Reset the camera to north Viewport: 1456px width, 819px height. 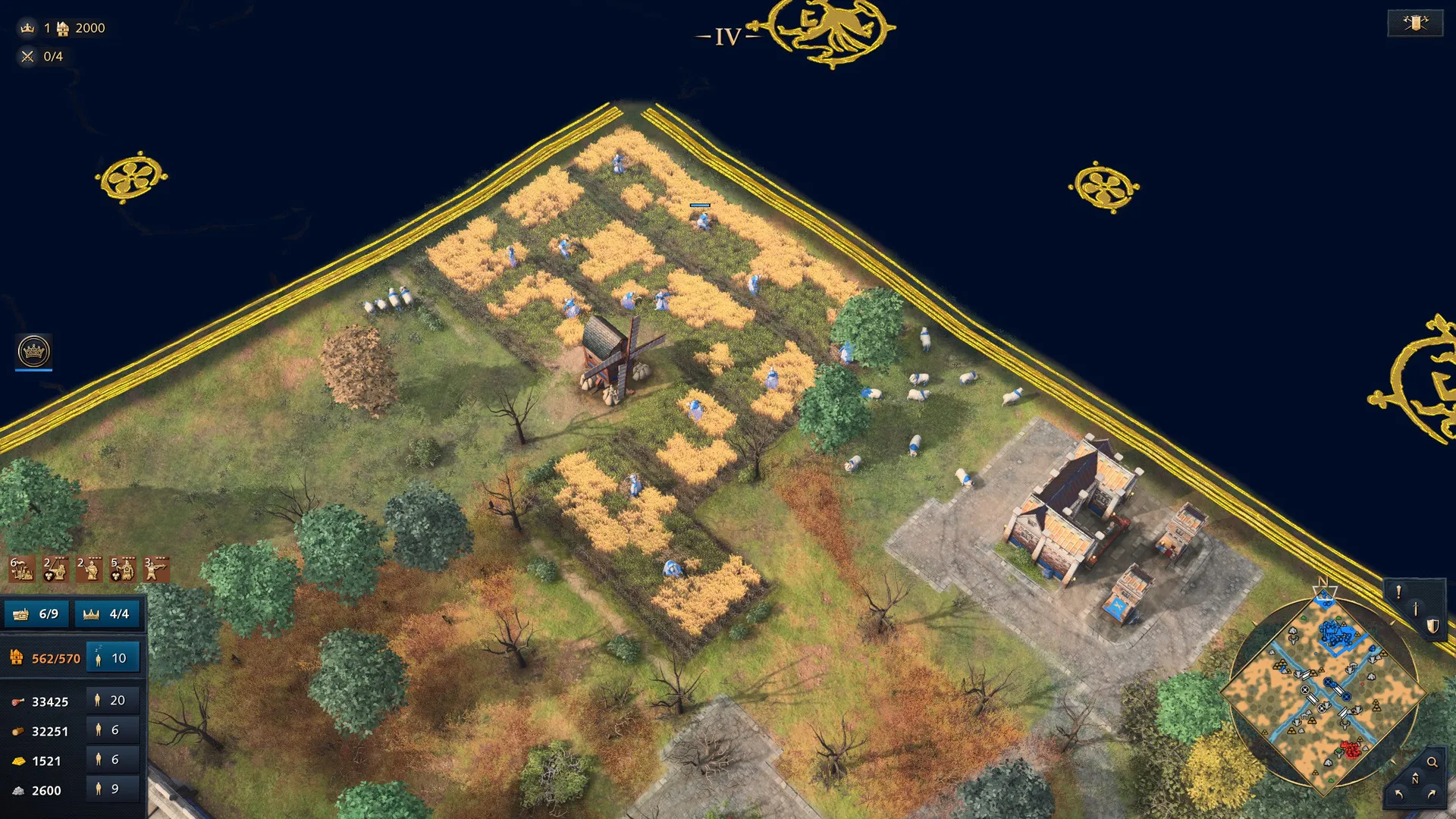[1415, 779]
